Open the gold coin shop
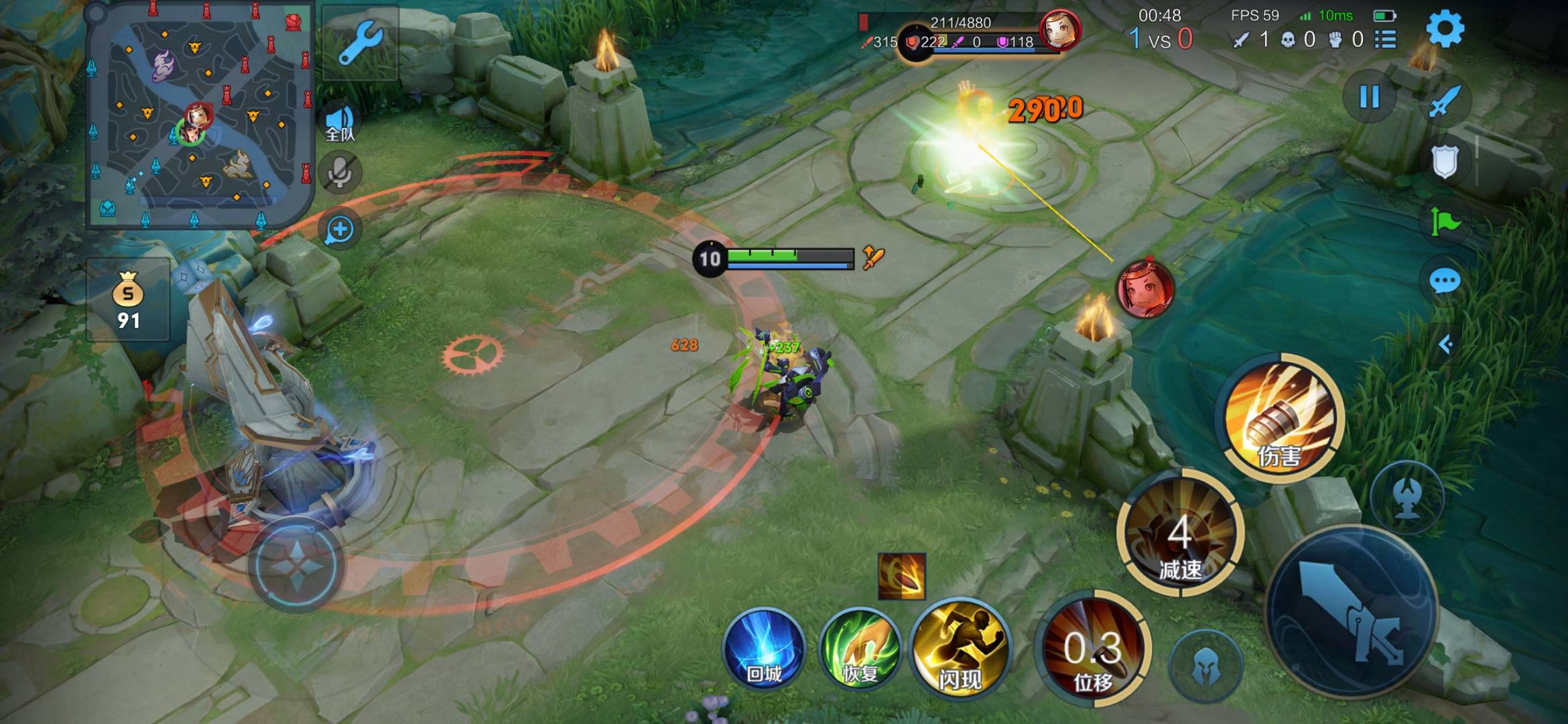Screen dimensions: 1568x724 pyautogui.click(x=127, y=301)
